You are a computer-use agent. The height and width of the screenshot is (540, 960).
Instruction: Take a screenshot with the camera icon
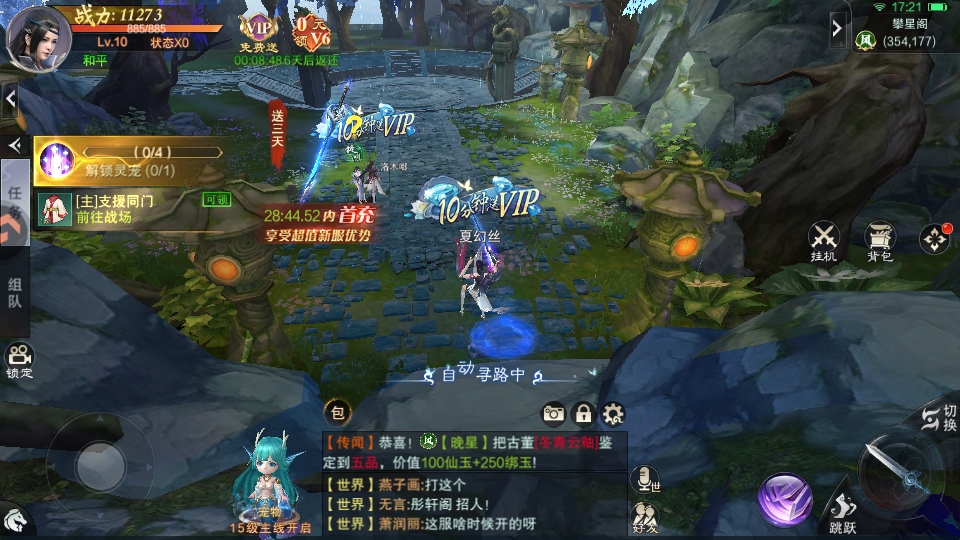[x=553, y=413]
